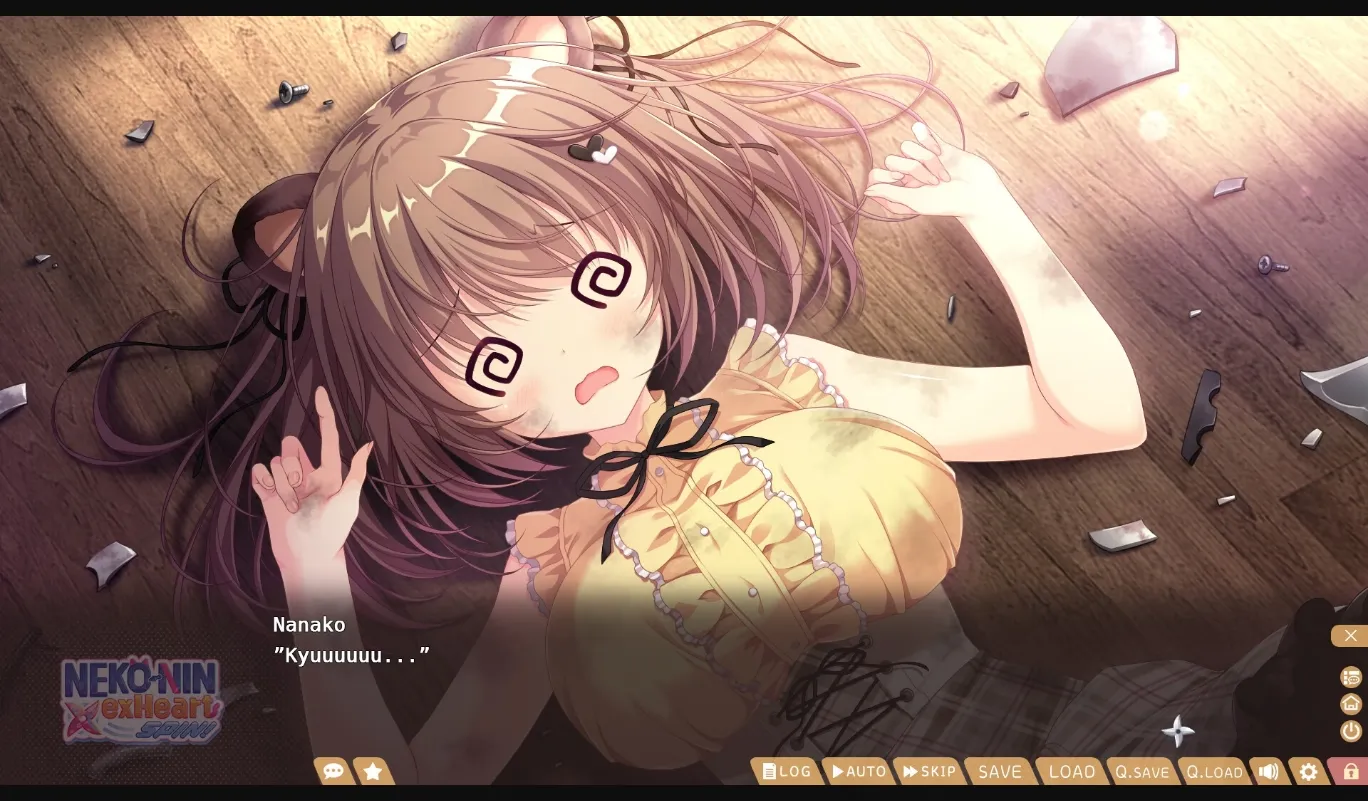Click the shuriken cursor area on the right
The width and height of the screenshot is (1368, 801).
click(1178, 731)
